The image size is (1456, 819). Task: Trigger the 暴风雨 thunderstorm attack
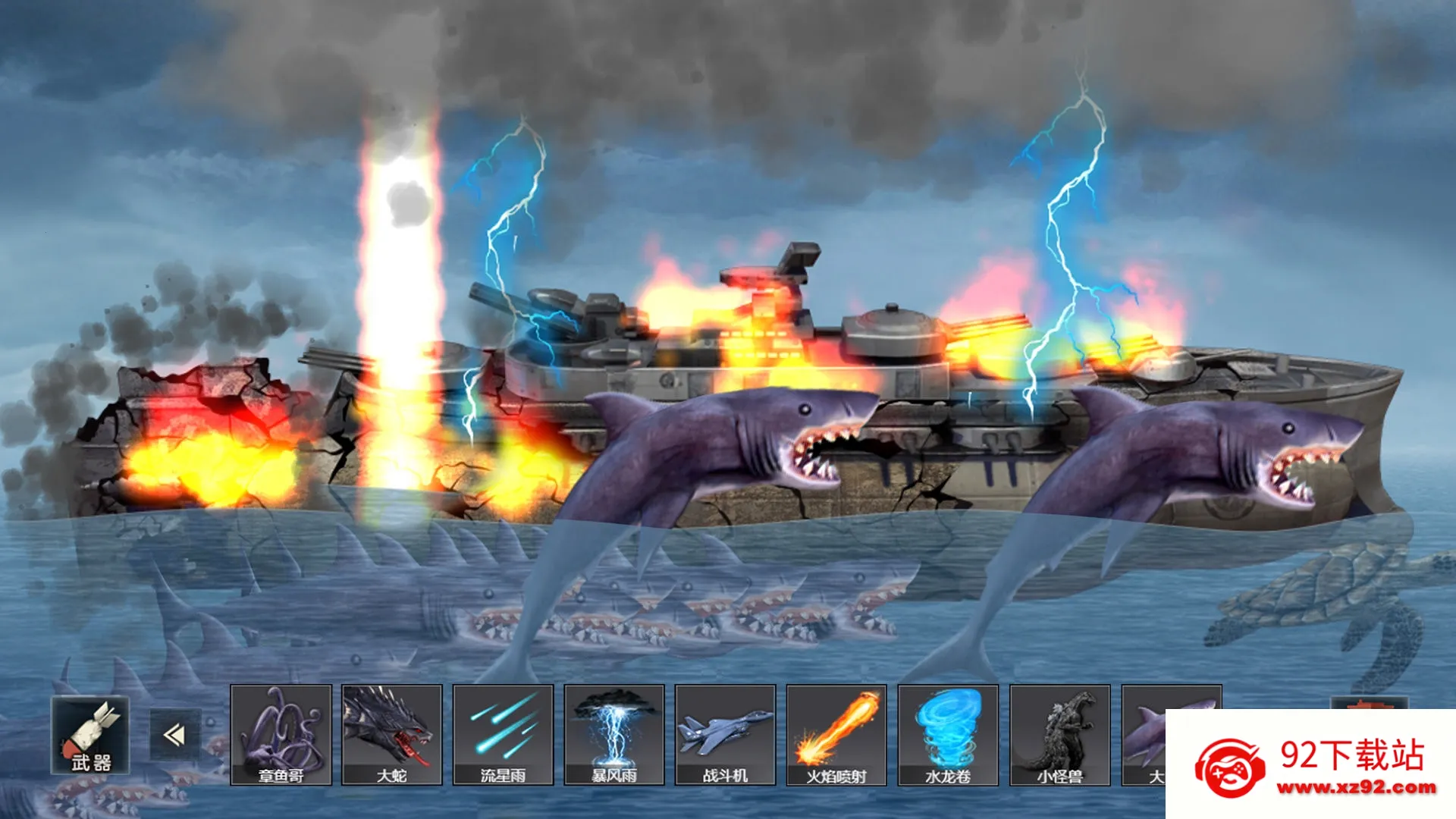[614, 734]
